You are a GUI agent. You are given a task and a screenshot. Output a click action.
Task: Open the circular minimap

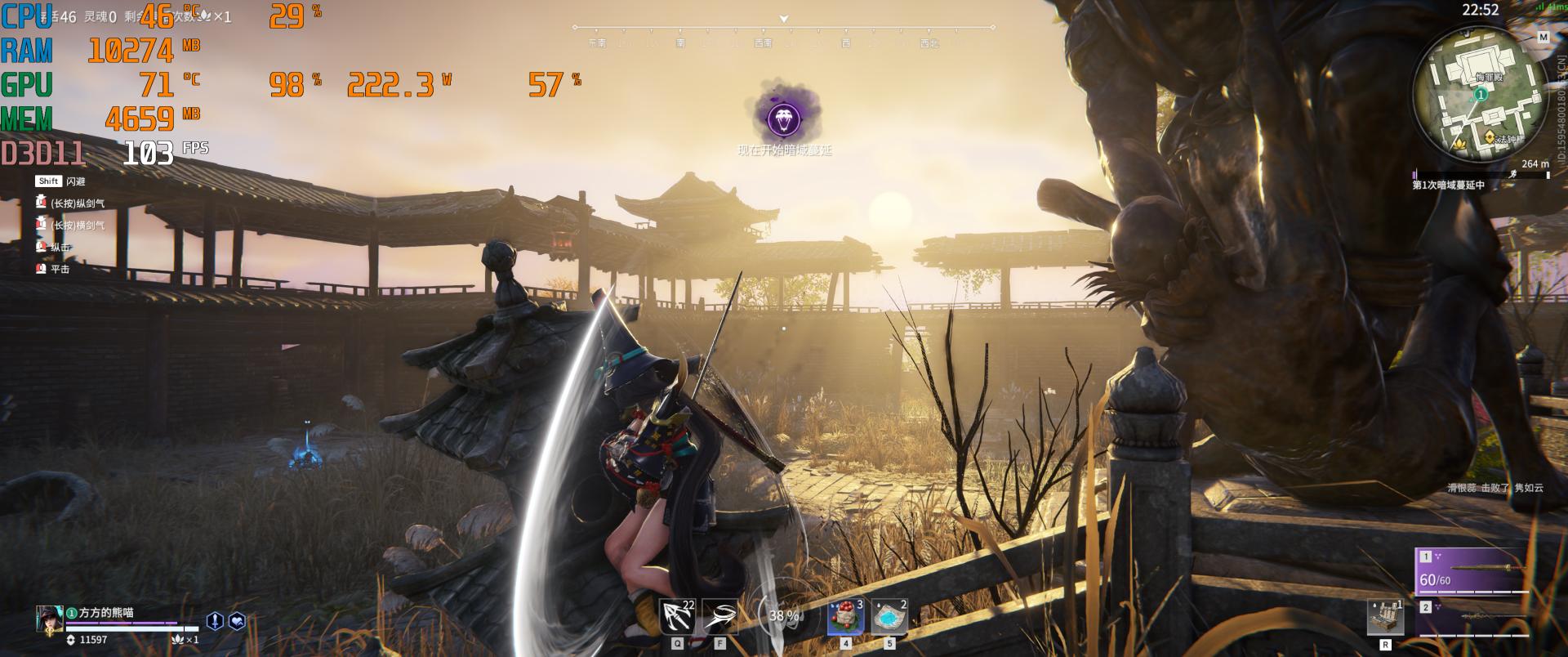[x=1481, y=95]
